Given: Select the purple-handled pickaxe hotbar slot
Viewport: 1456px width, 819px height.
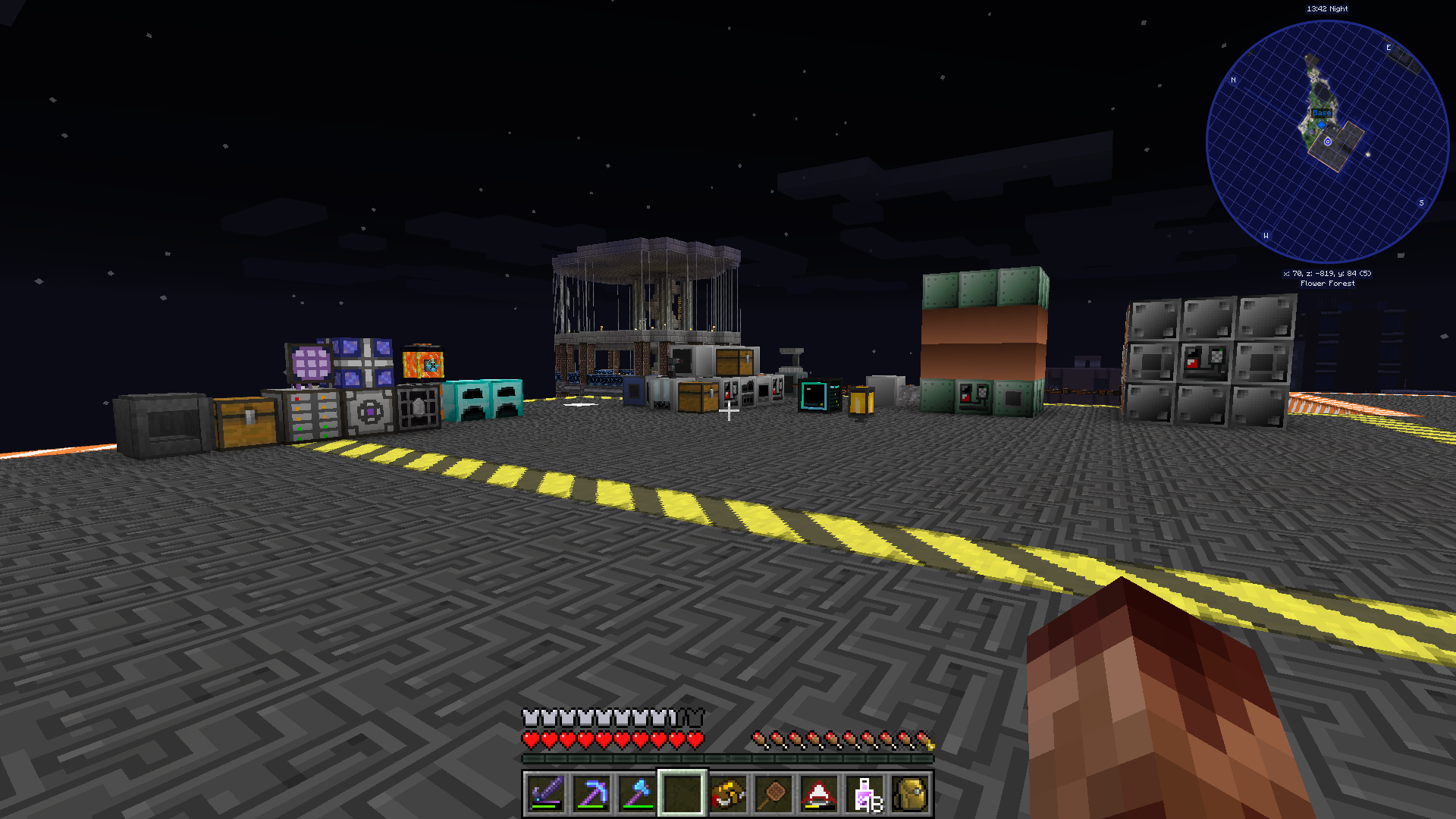Looking at the screenshot, I should coord(591,794).
